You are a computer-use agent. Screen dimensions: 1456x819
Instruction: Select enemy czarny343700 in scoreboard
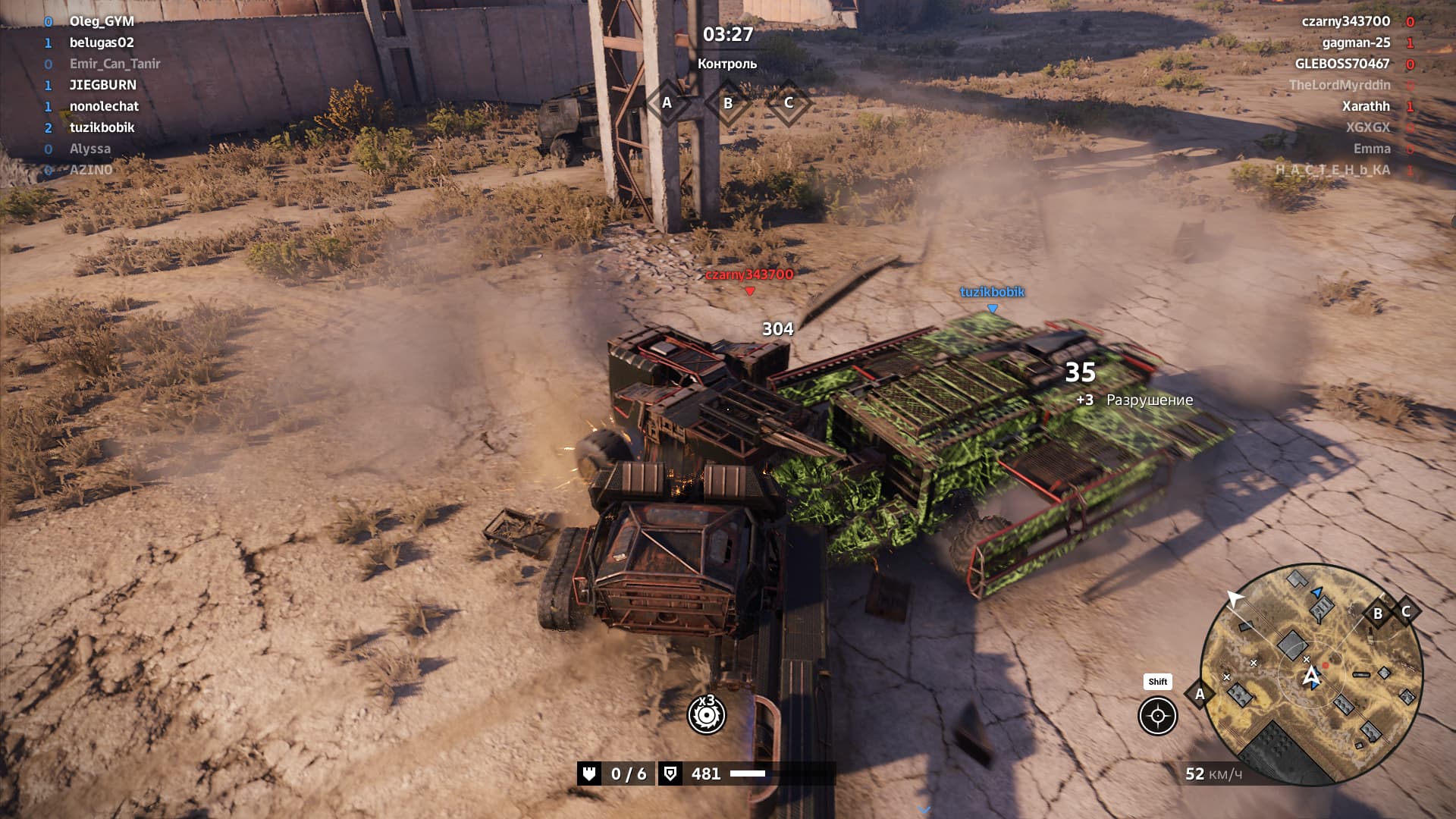pos(1345,21)
